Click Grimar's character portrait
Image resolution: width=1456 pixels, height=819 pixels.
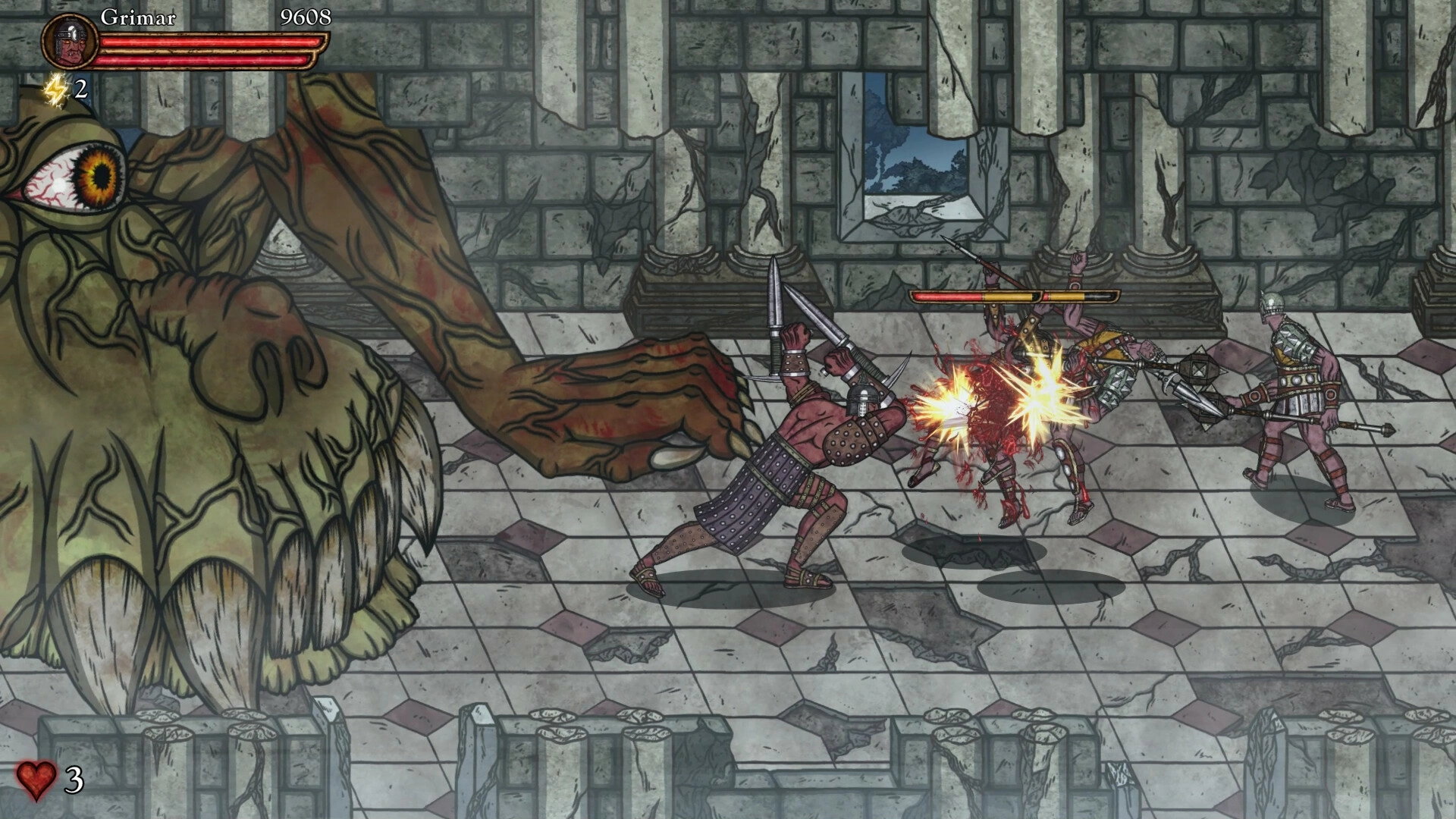click(70, 42)
